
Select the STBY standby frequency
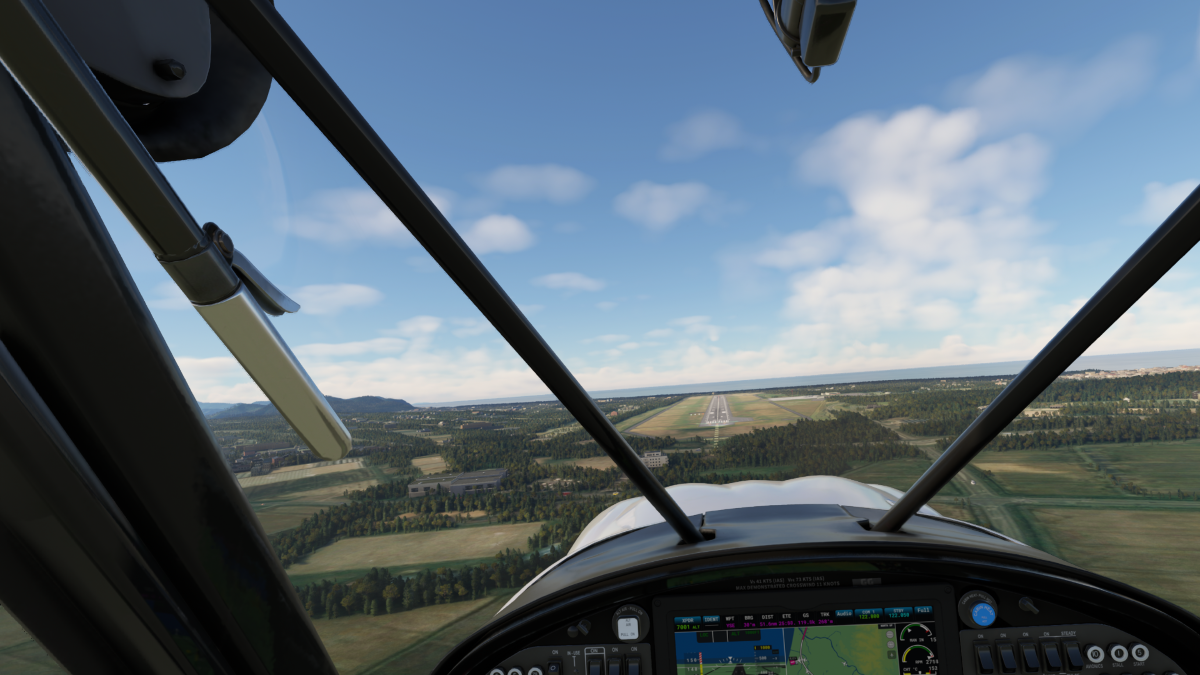898,611
